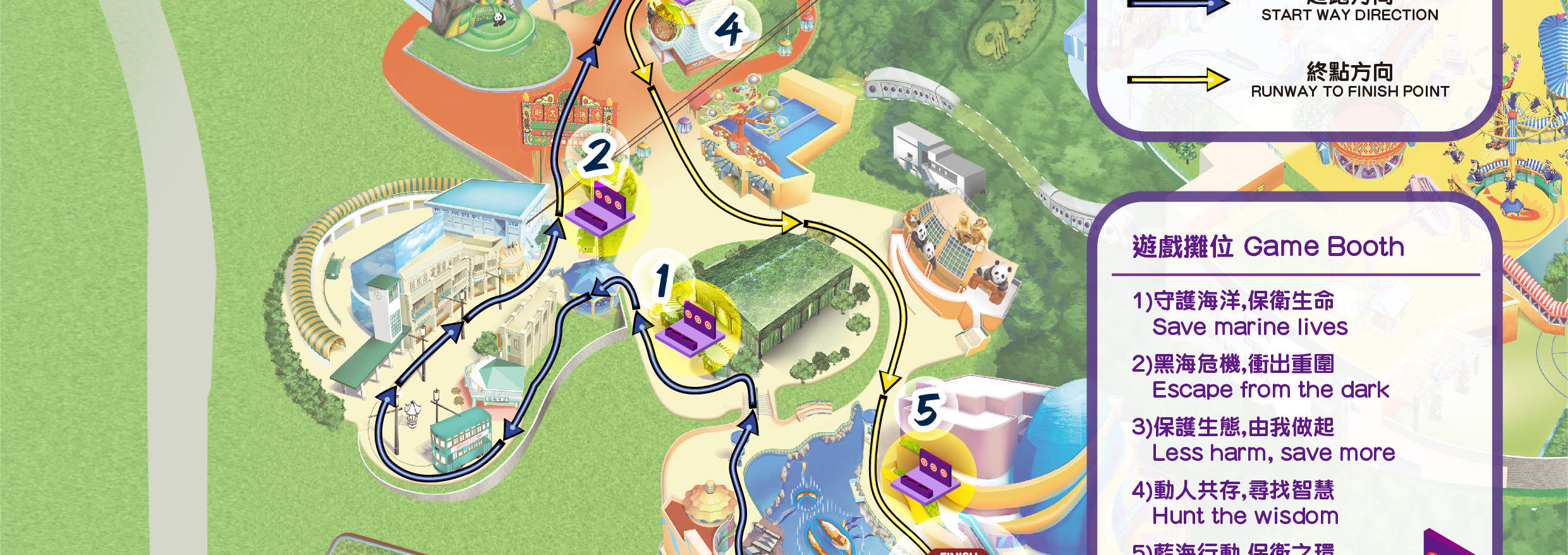Select game booth marker number 2
This screenshot has width=1568, height=555.
coord(597,156)
